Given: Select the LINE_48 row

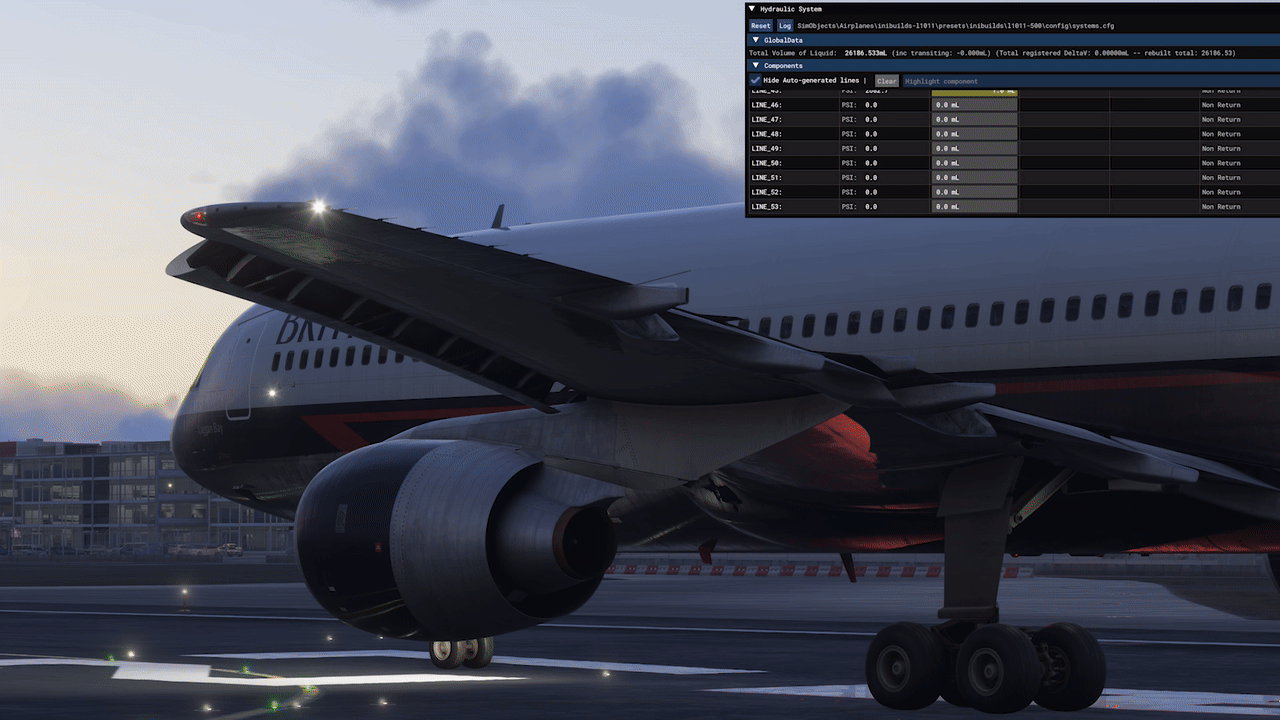Looking at the screenshot, I should coord(790,133).
